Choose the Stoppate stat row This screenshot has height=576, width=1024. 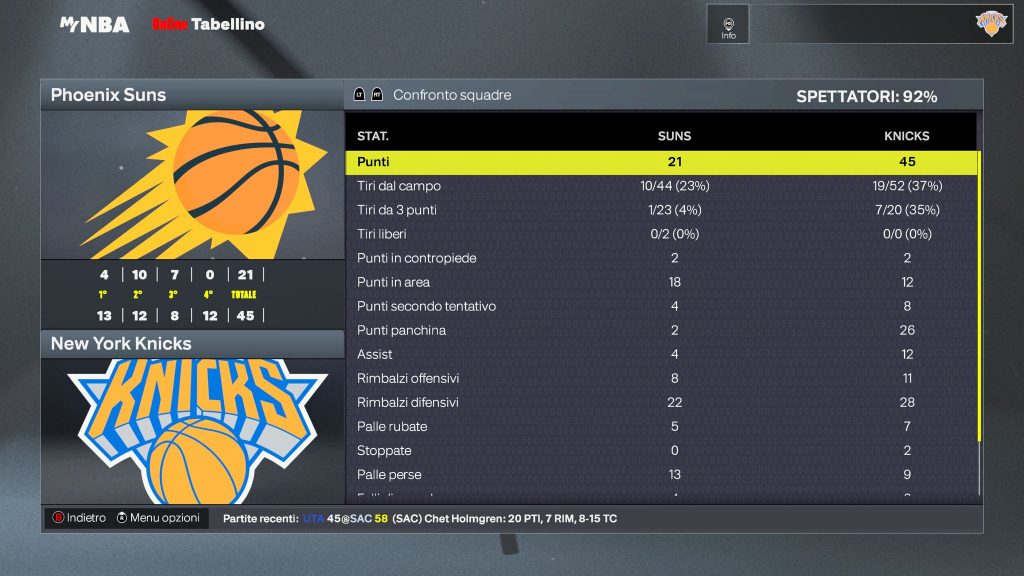(660, 450)
